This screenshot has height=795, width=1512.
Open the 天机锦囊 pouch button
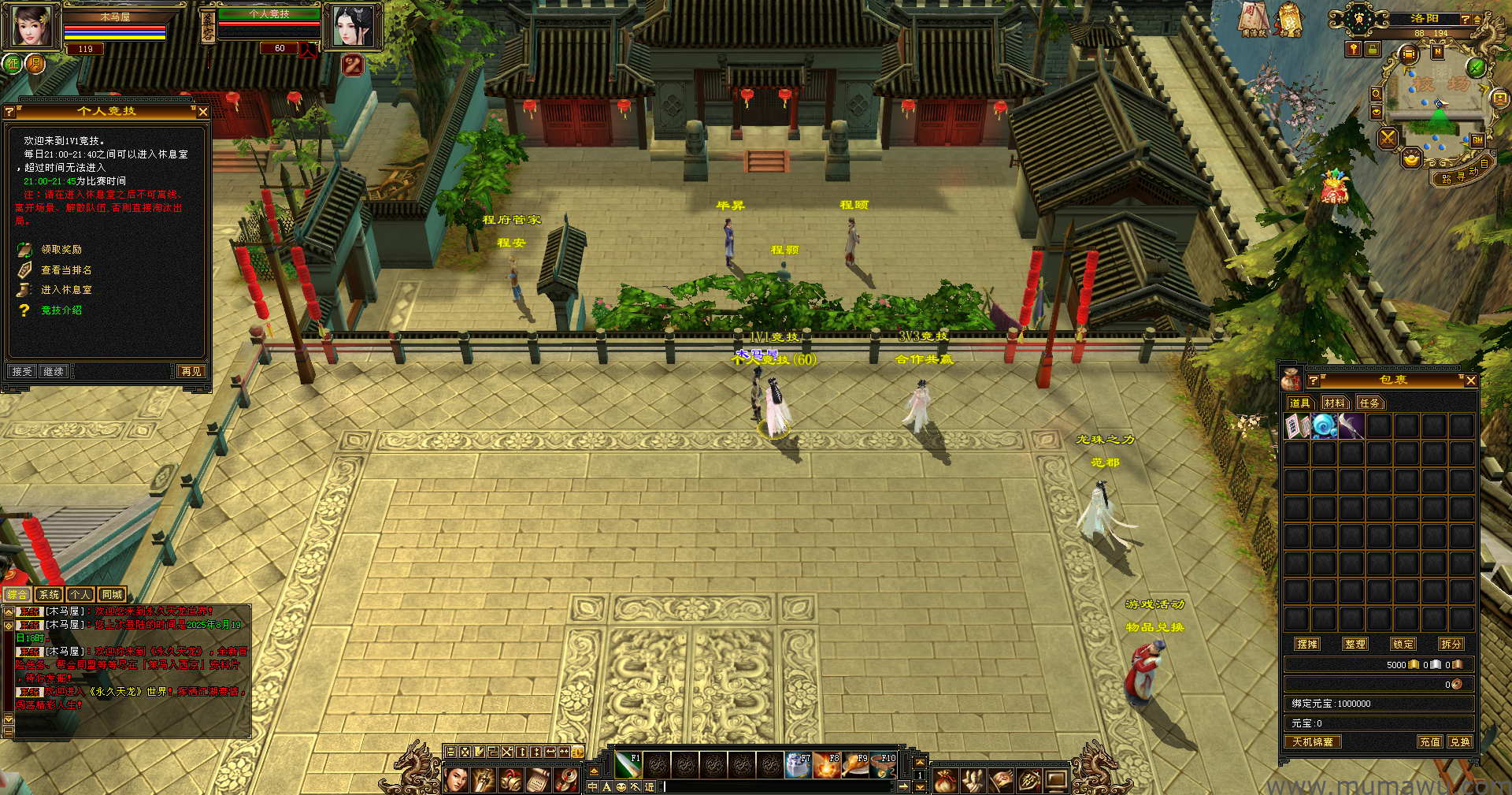coord(1313,741)
